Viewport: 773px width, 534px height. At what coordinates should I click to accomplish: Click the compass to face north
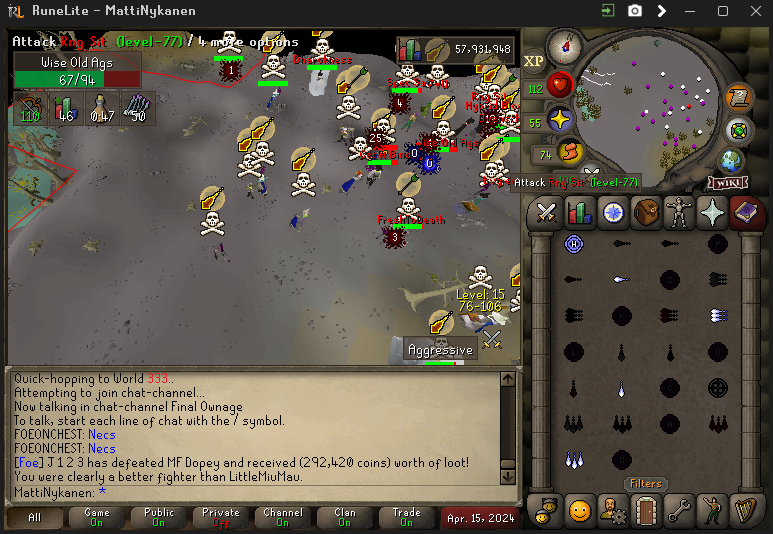point(564,46)
